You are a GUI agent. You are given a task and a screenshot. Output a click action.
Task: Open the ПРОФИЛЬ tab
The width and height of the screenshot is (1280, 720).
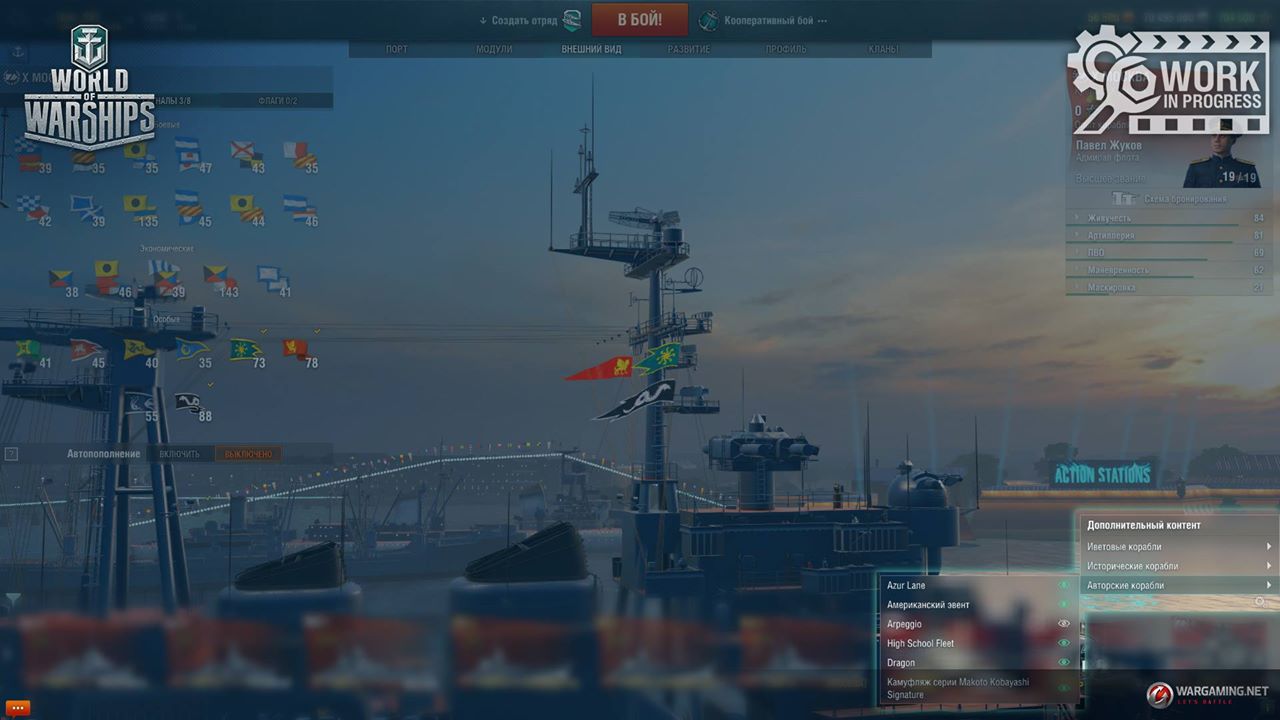tap(786, 49)
